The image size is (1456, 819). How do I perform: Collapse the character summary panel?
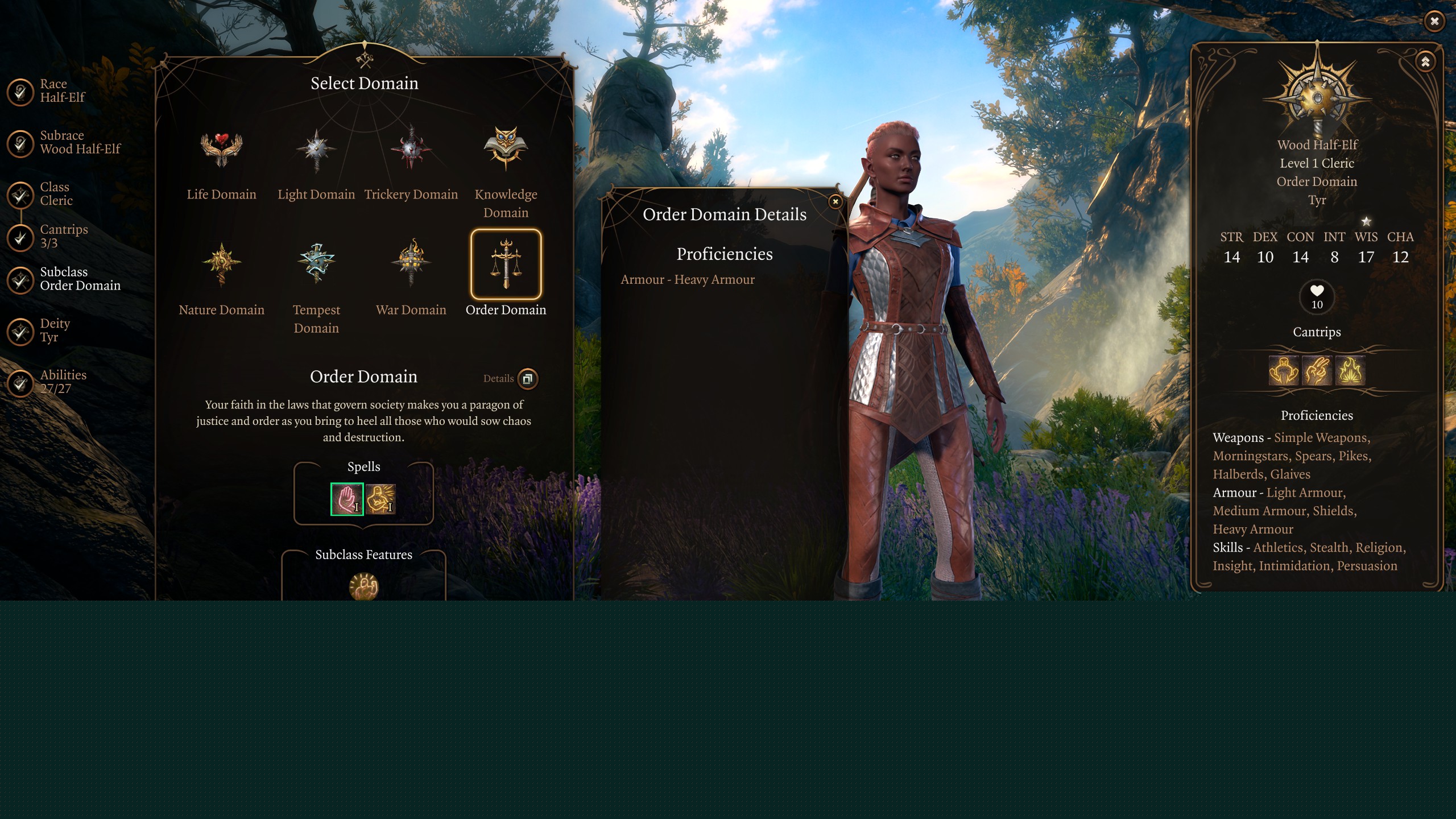point(1425,62)
